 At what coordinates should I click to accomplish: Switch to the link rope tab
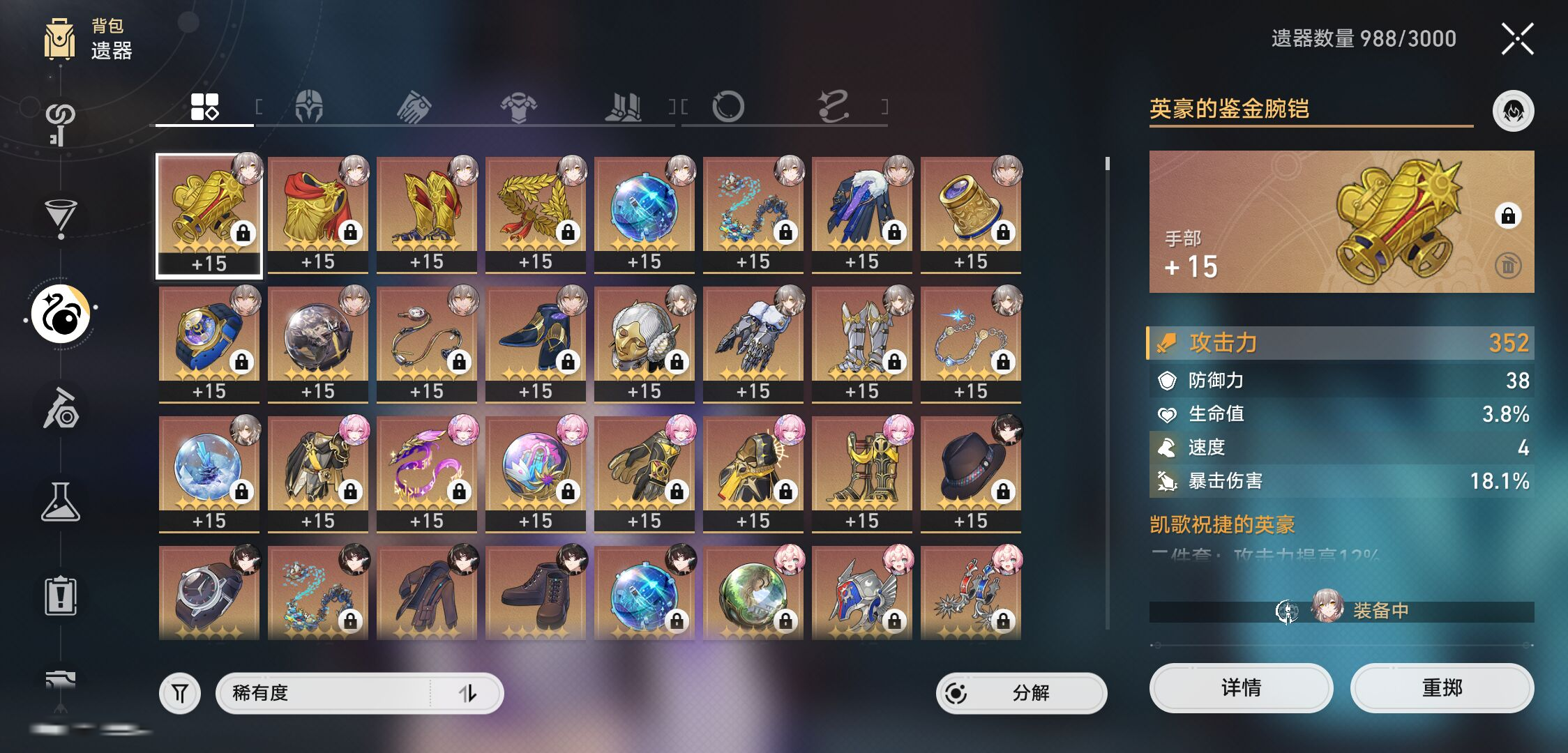click(x=833, y=107)
